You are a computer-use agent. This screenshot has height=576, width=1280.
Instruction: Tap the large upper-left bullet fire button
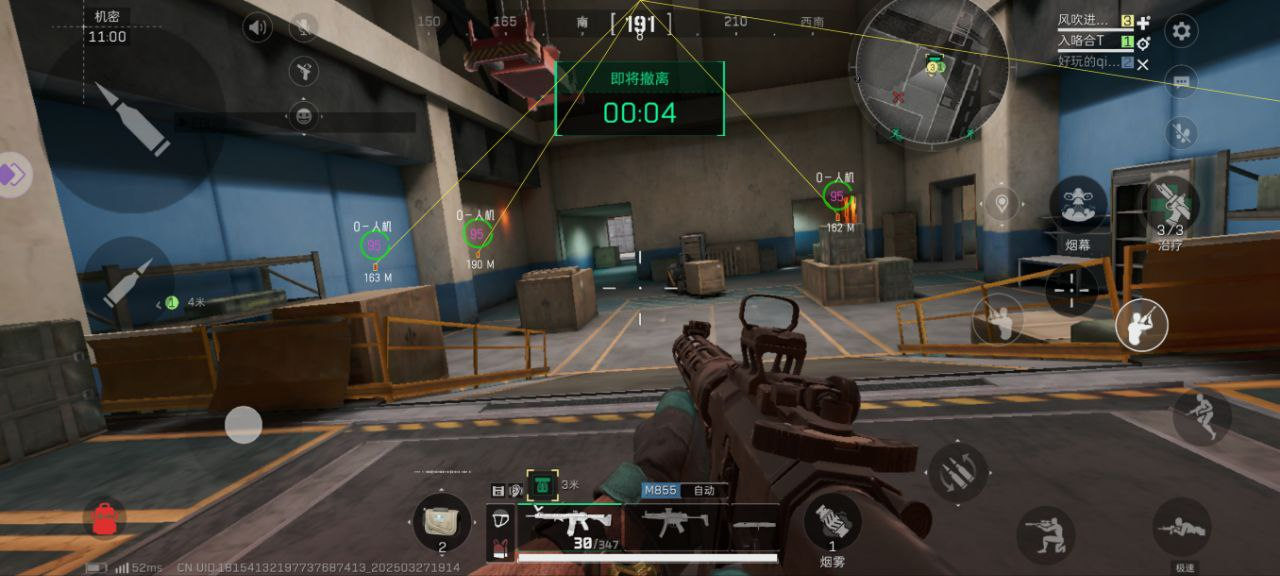133,119
